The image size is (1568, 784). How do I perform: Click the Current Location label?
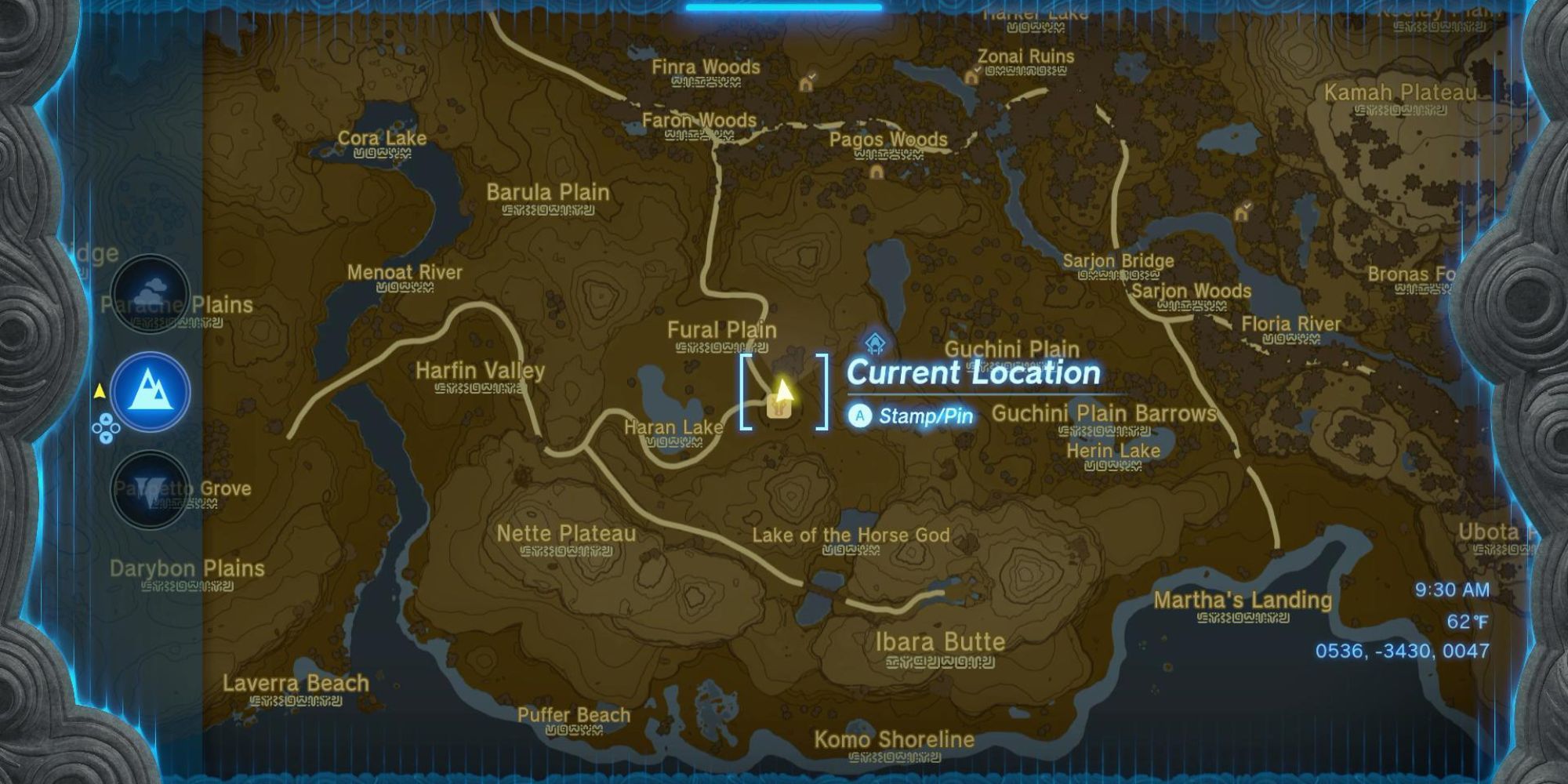tap(972, 372)
